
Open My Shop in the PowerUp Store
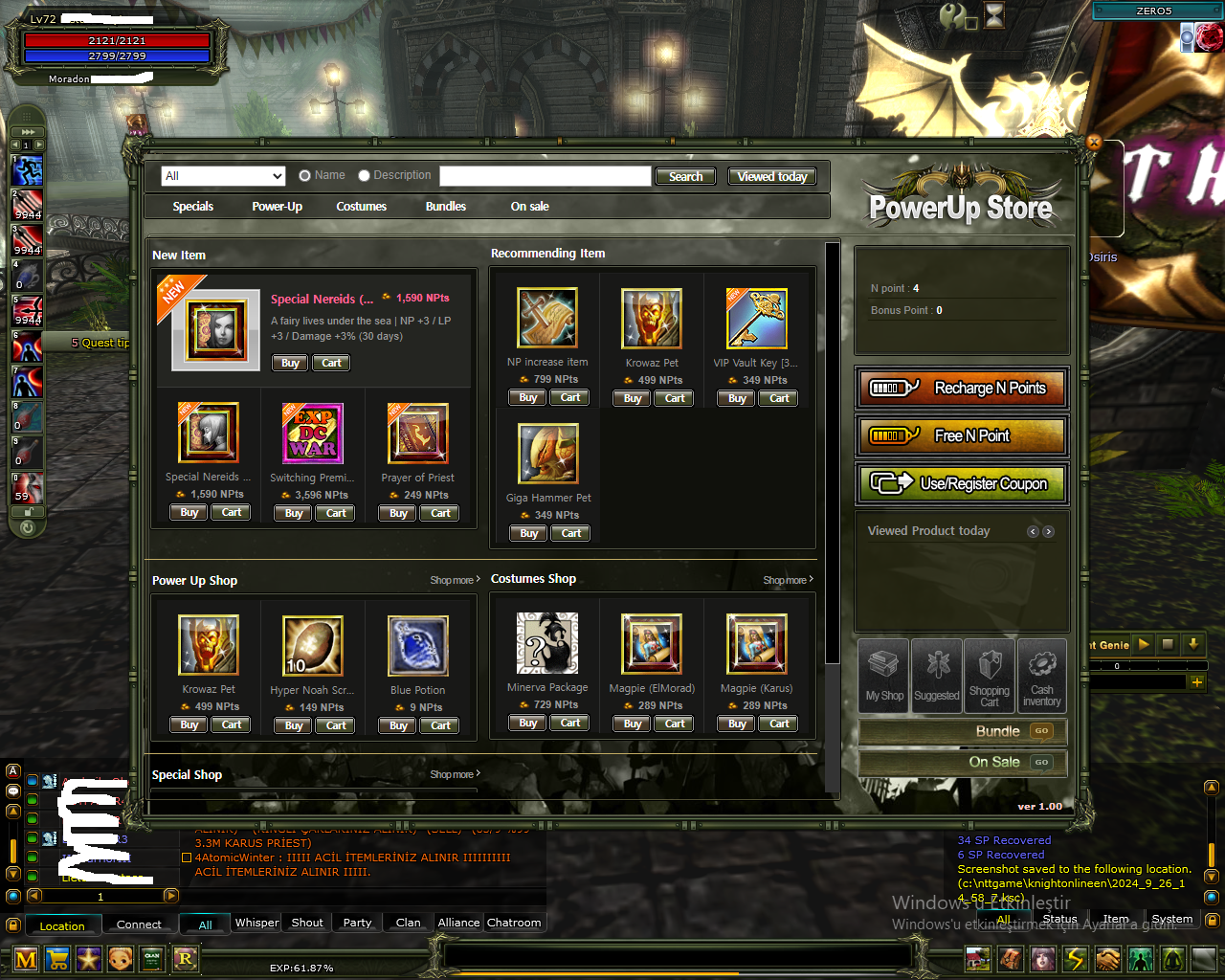point(882,677)
